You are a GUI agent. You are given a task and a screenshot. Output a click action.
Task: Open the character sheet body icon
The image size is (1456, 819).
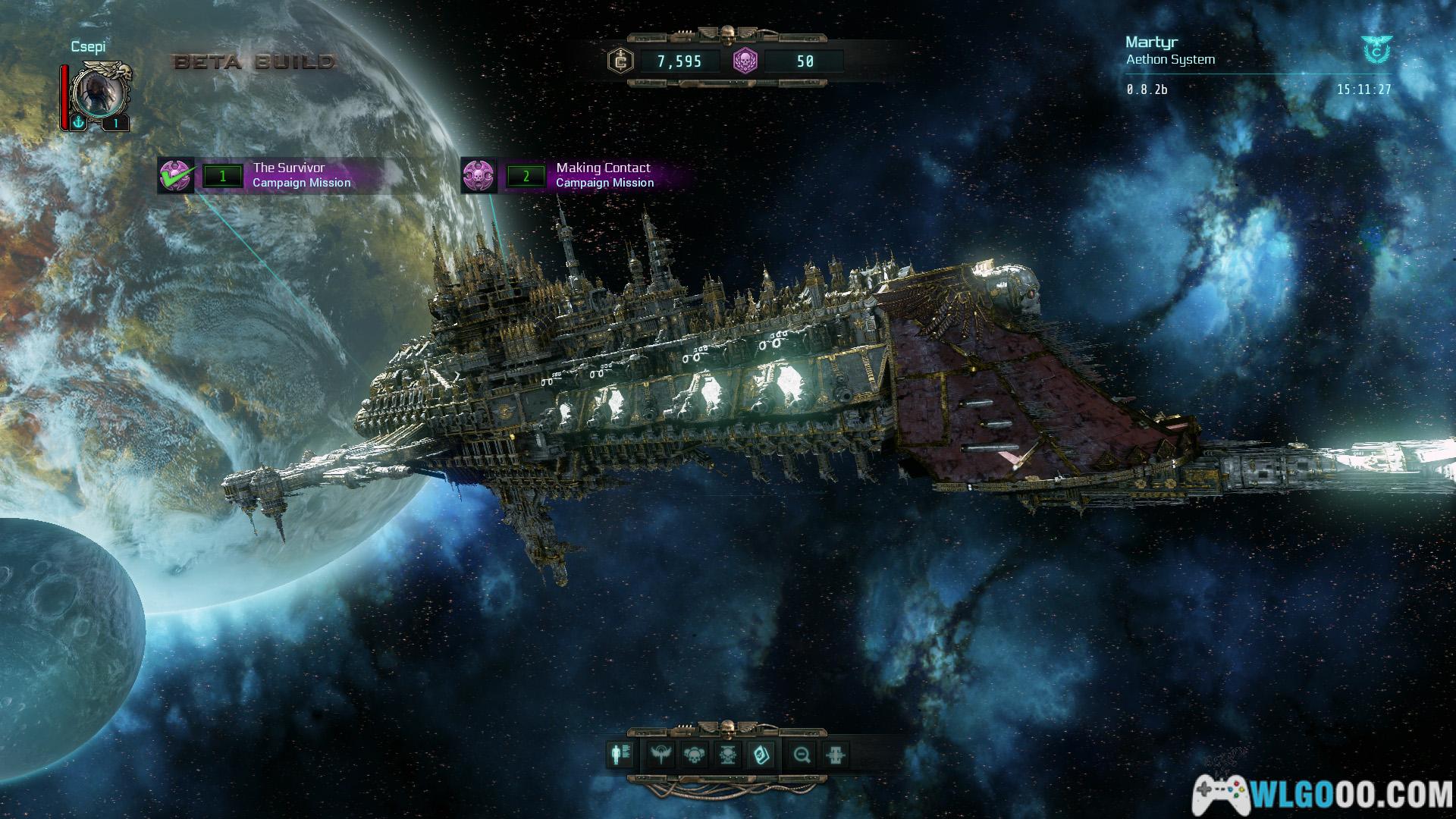pyautogui.click(x=619, y=755)
